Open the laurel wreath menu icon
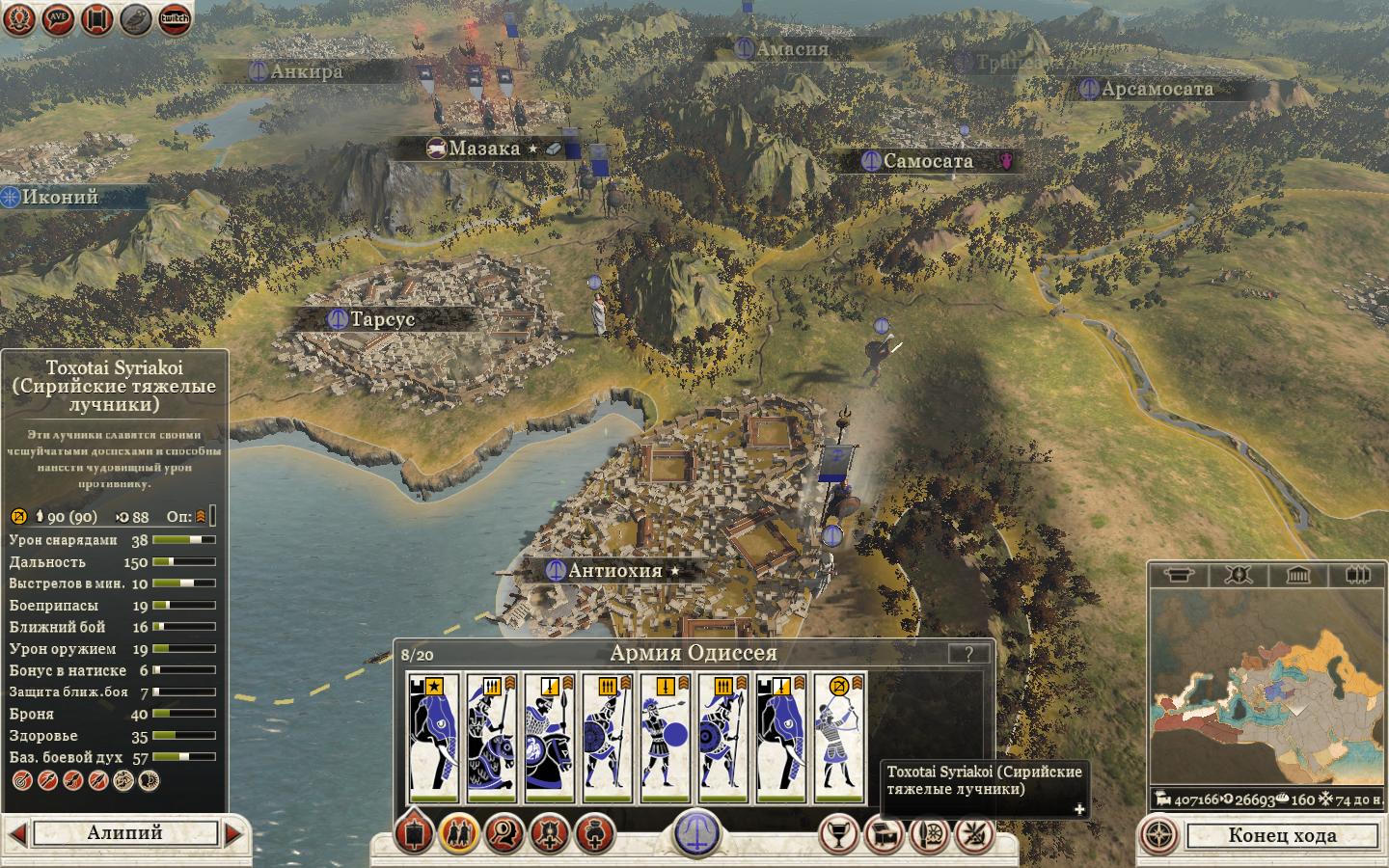 (18, 18)
